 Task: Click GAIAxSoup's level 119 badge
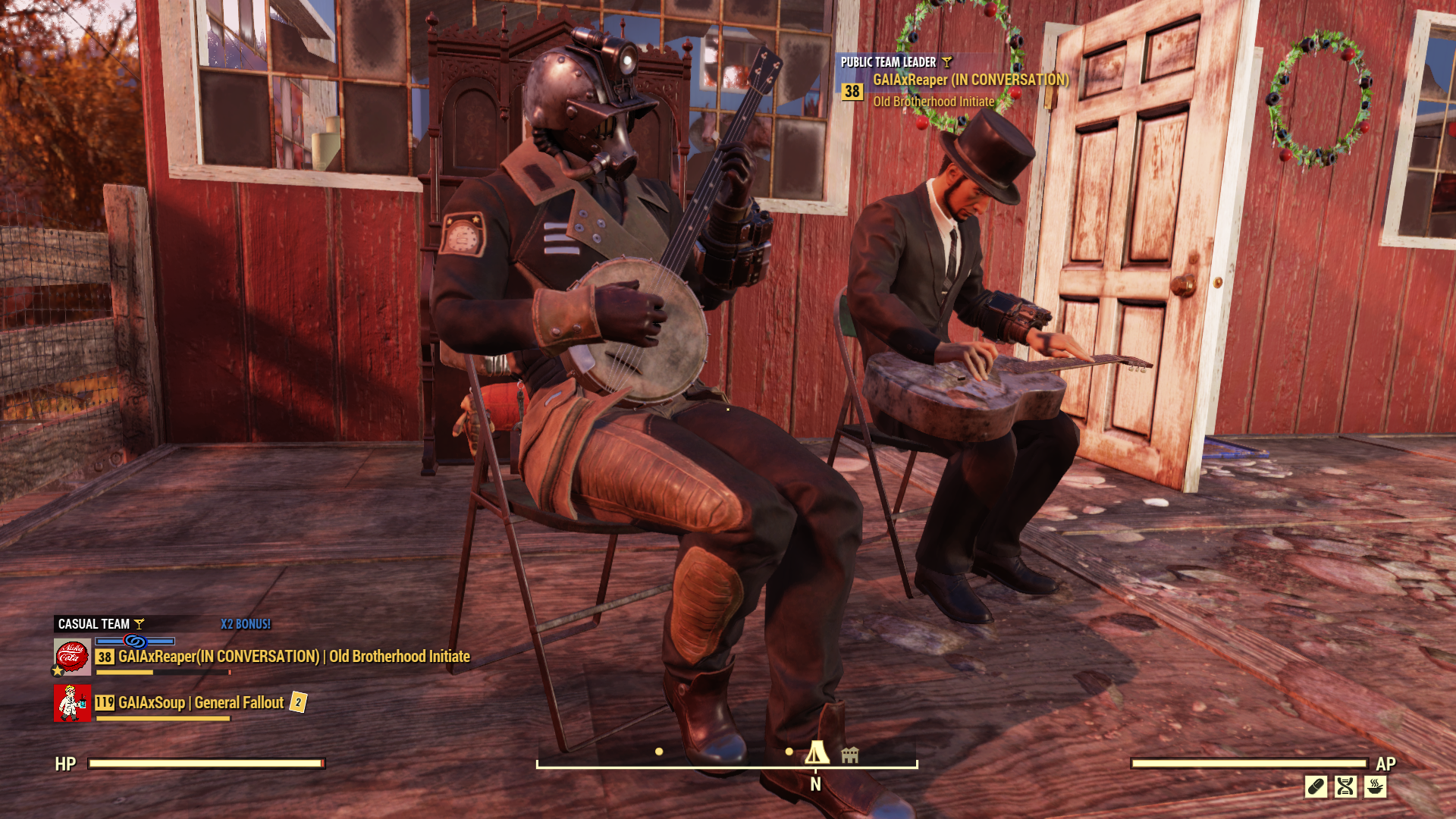coord(105,702)
